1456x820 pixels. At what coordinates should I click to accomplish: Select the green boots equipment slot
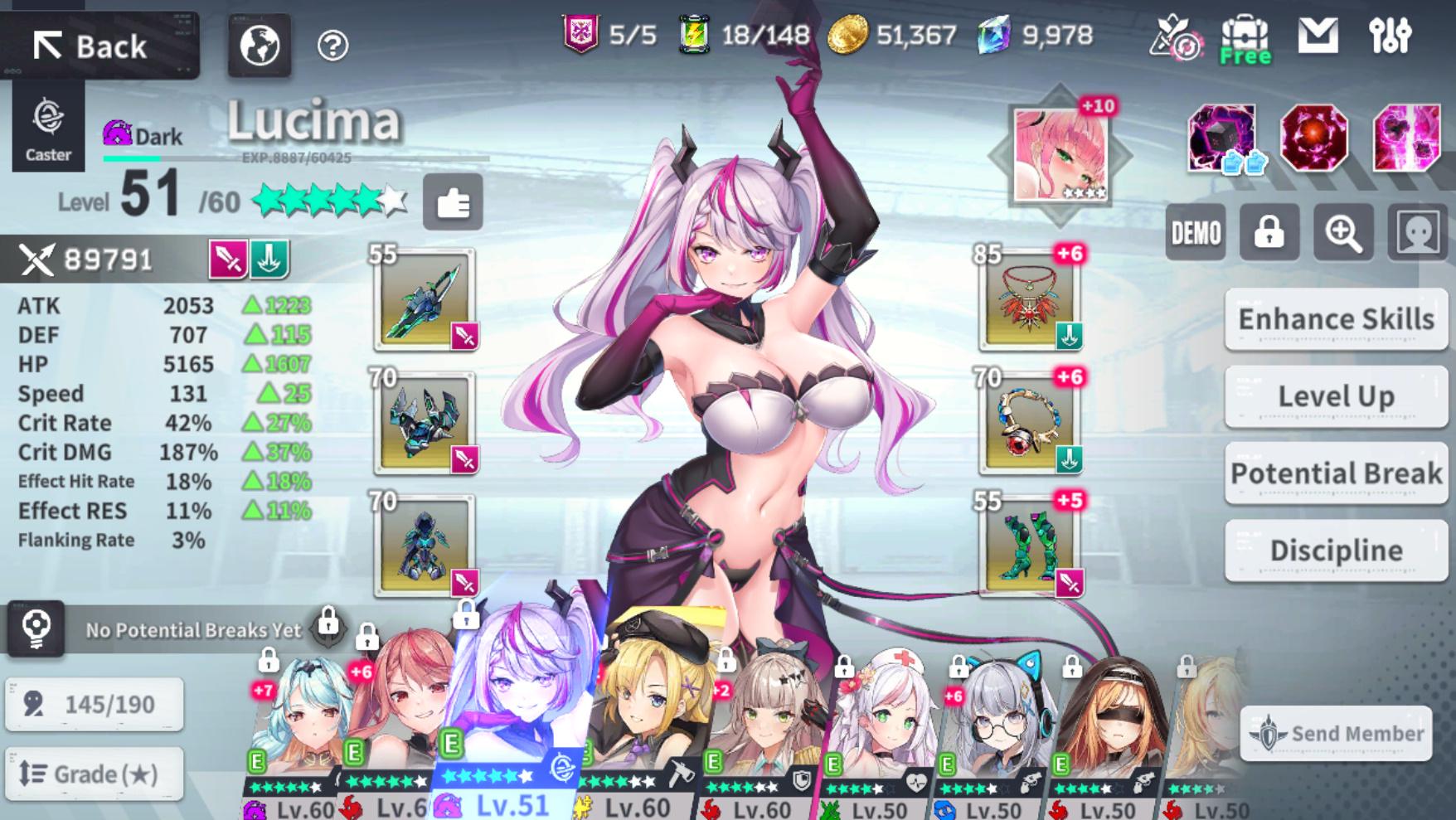[x=1029, y=546]
